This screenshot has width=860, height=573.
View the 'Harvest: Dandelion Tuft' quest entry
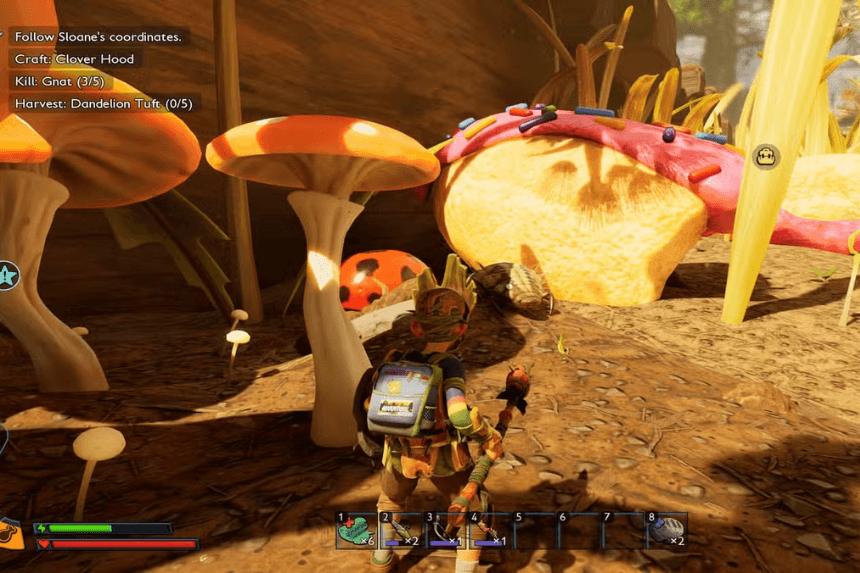[x=102, y=103]
